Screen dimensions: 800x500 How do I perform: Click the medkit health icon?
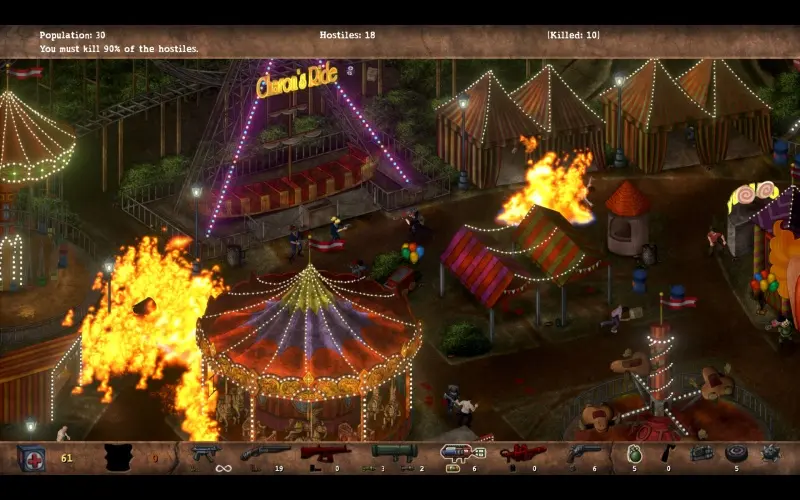[31, 457]
